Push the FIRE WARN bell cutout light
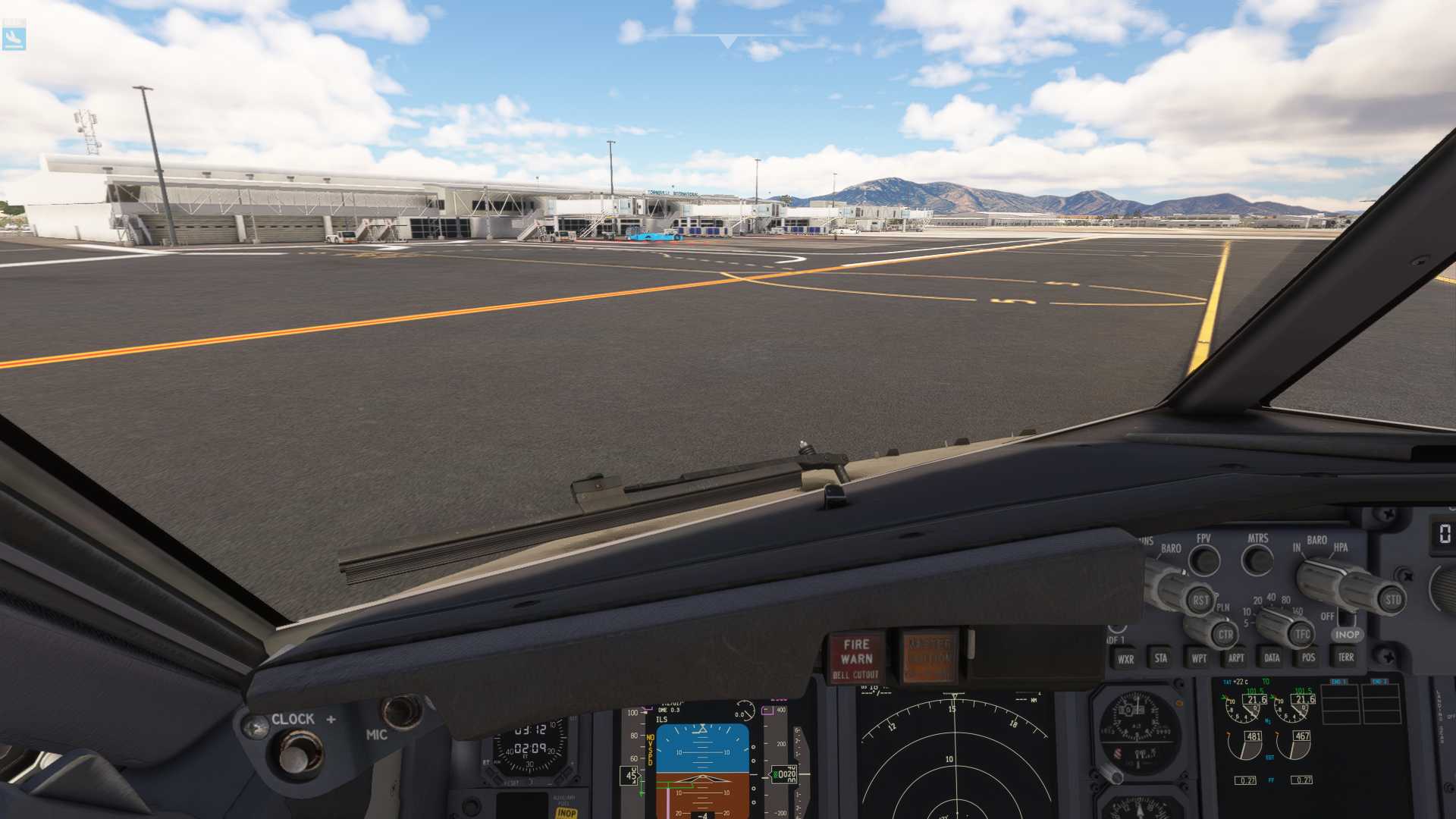The height and width of the screenshot is (819, 1456). pos(855,657)
